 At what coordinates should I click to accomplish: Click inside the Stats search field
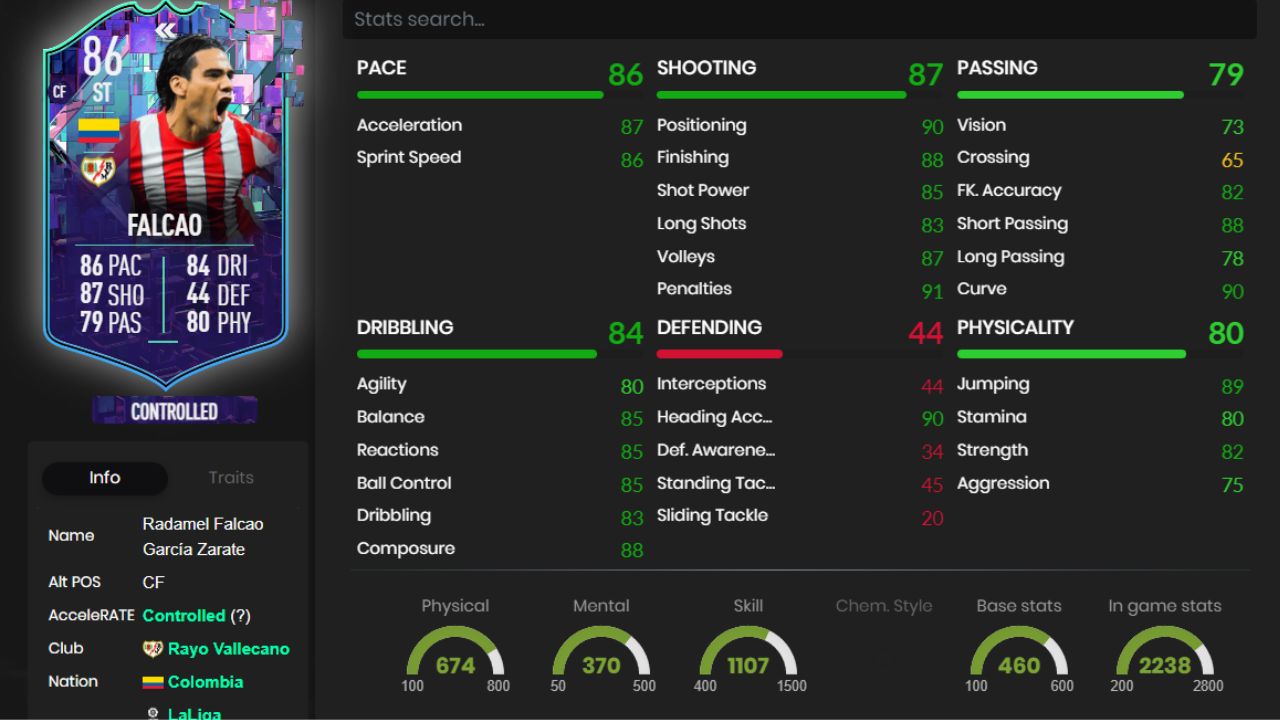[x=800, y=18]
